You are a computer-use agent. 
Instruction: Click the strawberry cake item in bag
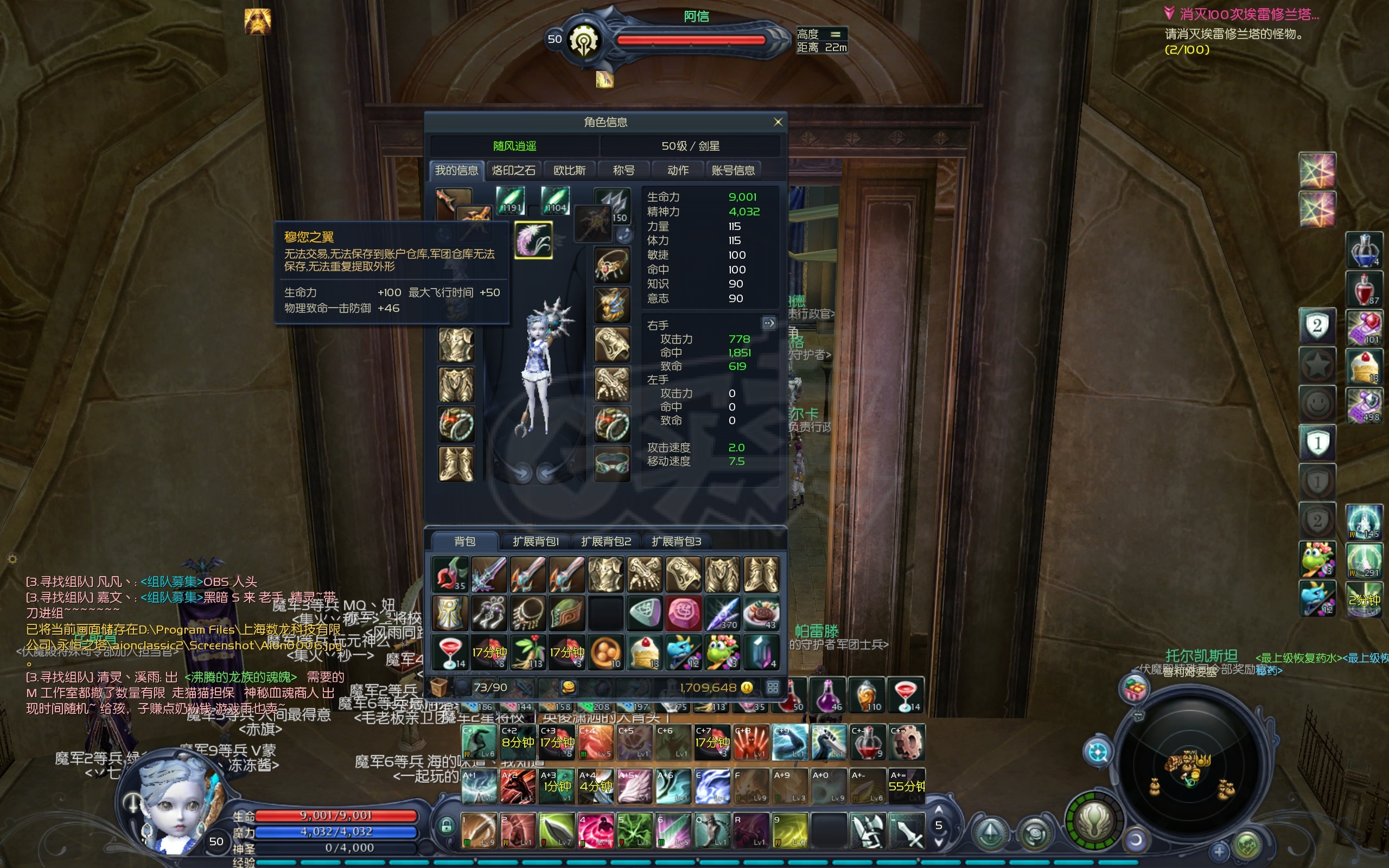(645, 652)
